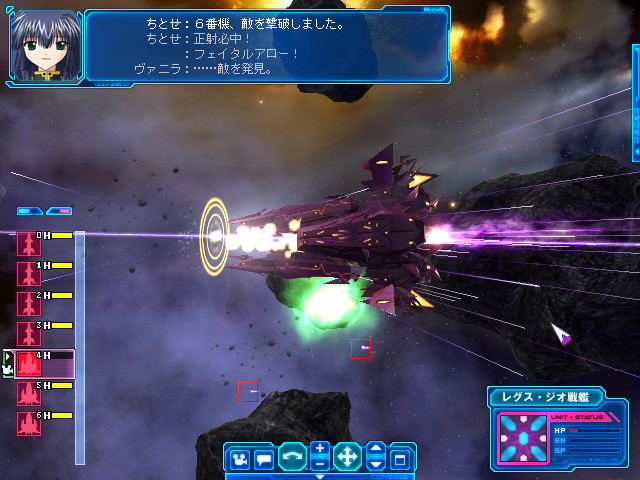Select highlighted unit 4 in the list
This screenshot has height=480, width=640.
[x=28, y=364]
